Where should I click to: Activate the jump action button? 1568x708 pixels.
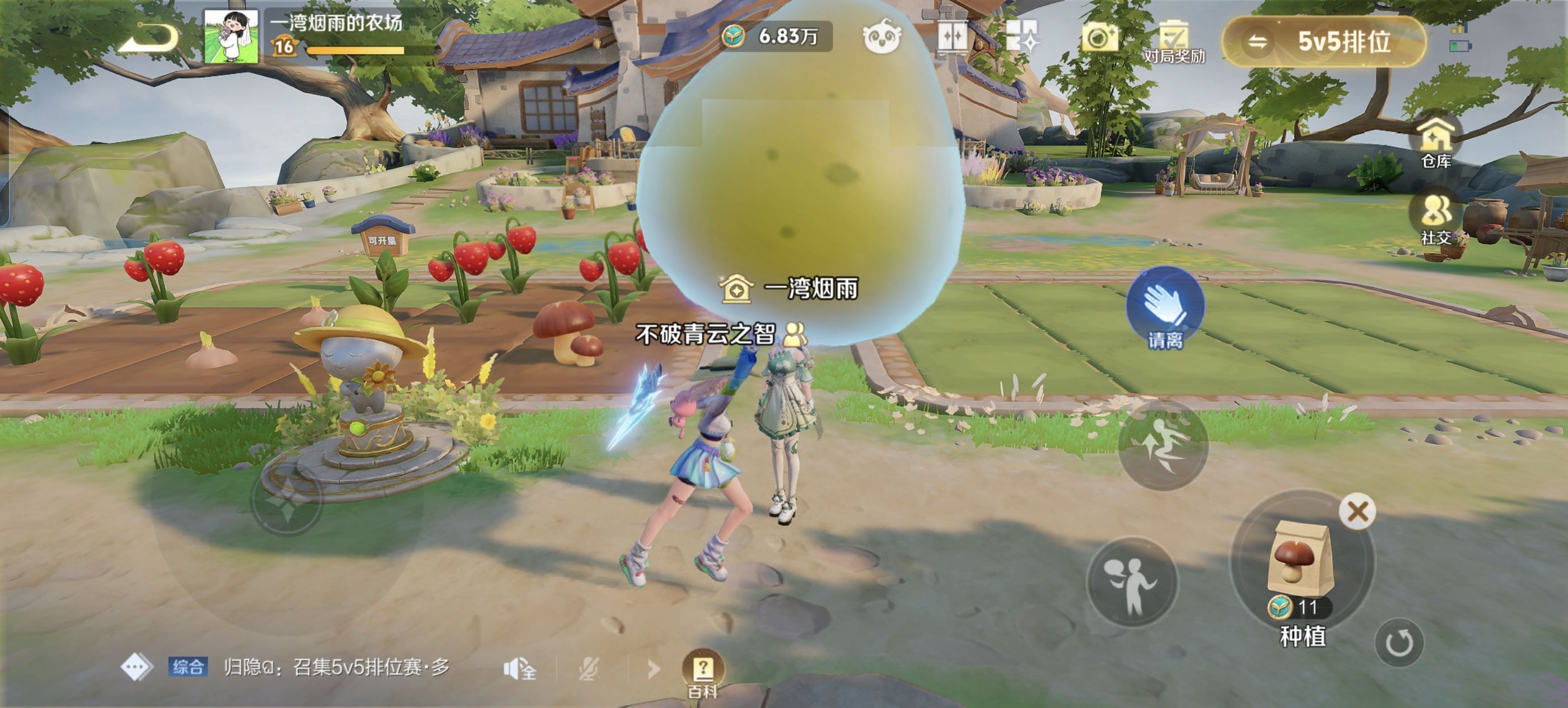1163,446
